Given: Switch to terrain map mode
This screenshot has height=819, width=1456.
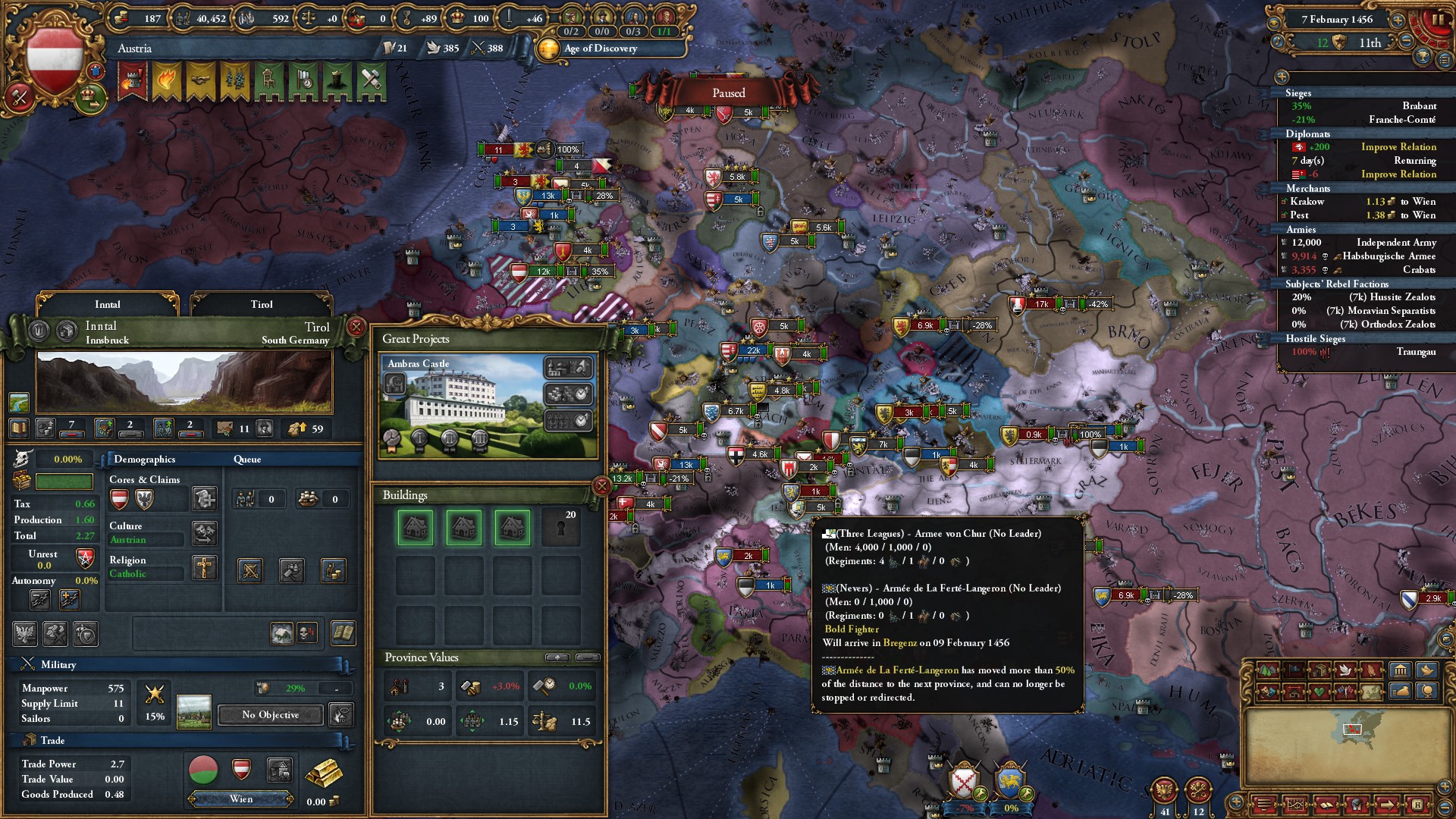Looking at the screenshot, I should (x=1266, y=670).
